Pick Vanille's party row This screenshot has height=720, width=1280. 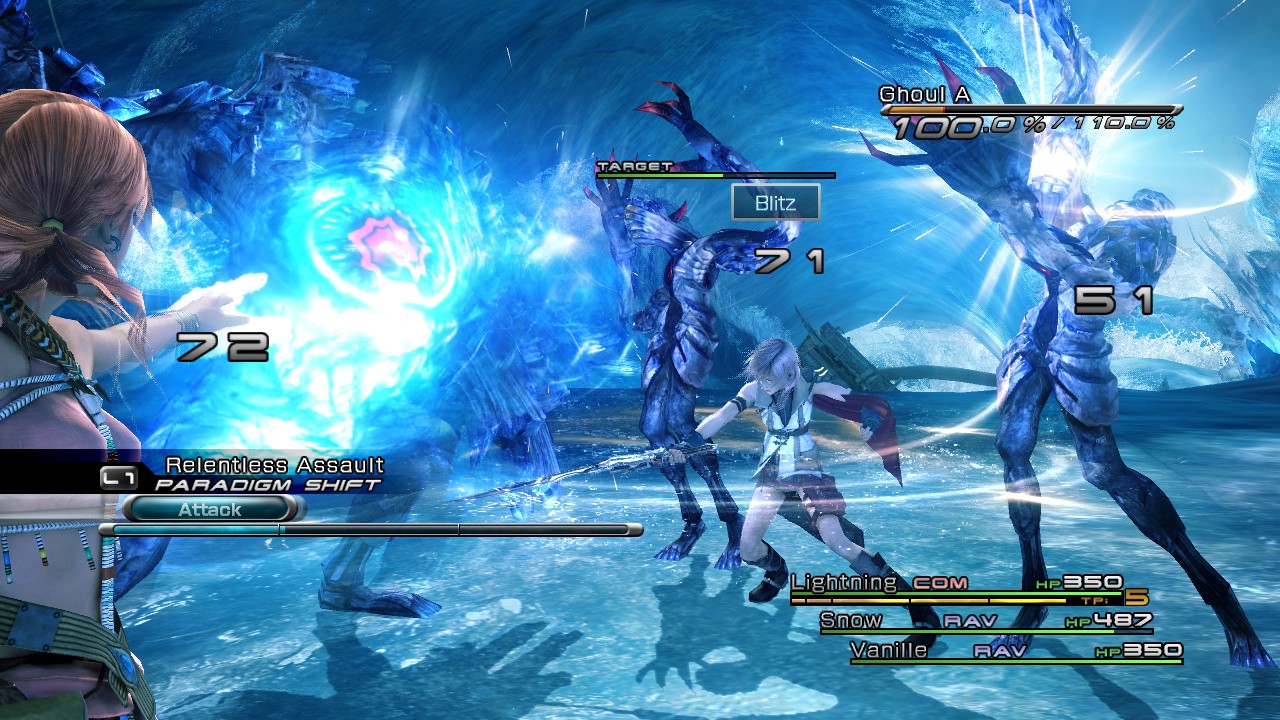[x=888, y=651]
